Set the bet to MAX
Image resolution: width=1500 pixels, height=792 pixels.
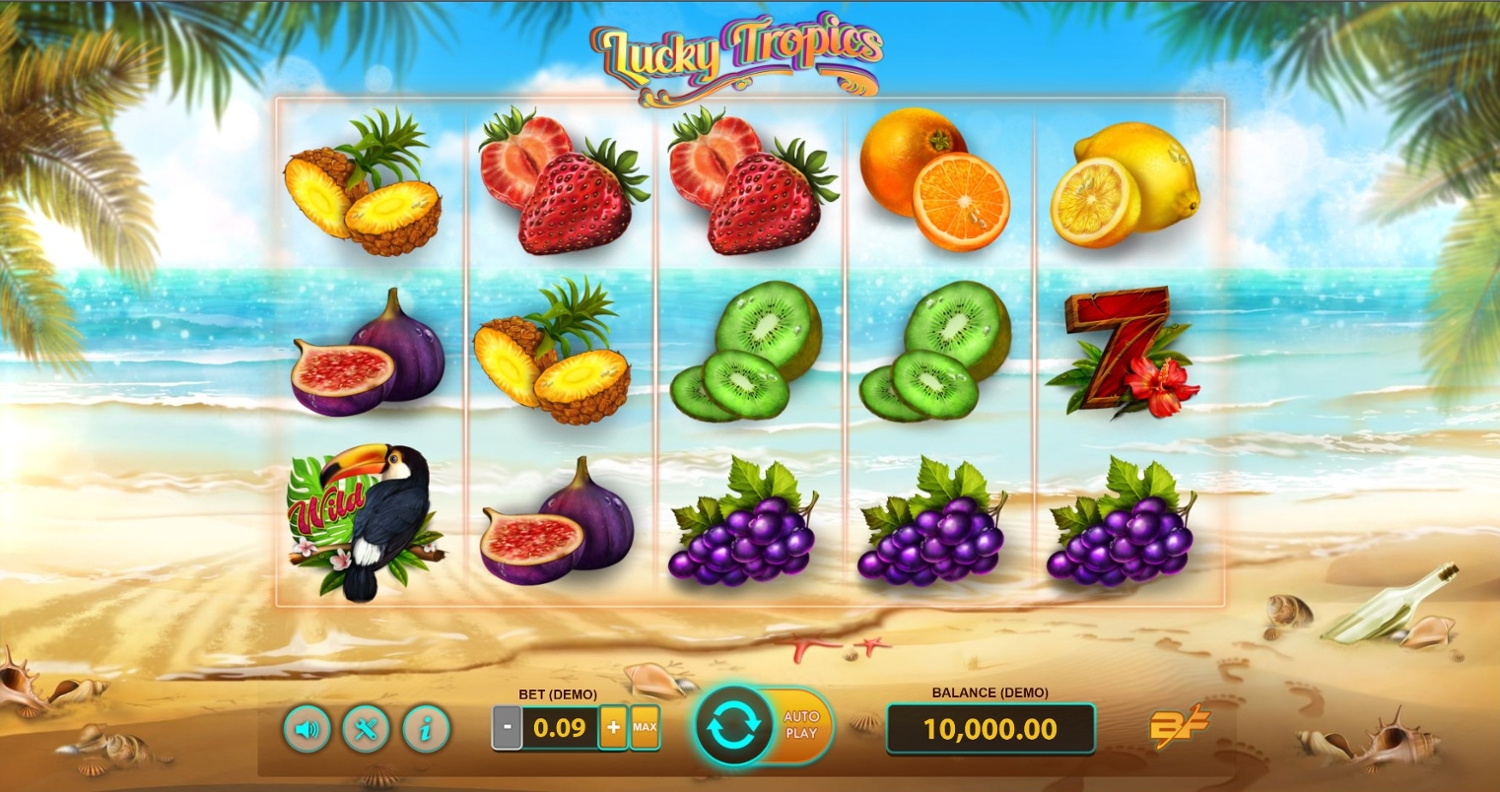(645, 728)
